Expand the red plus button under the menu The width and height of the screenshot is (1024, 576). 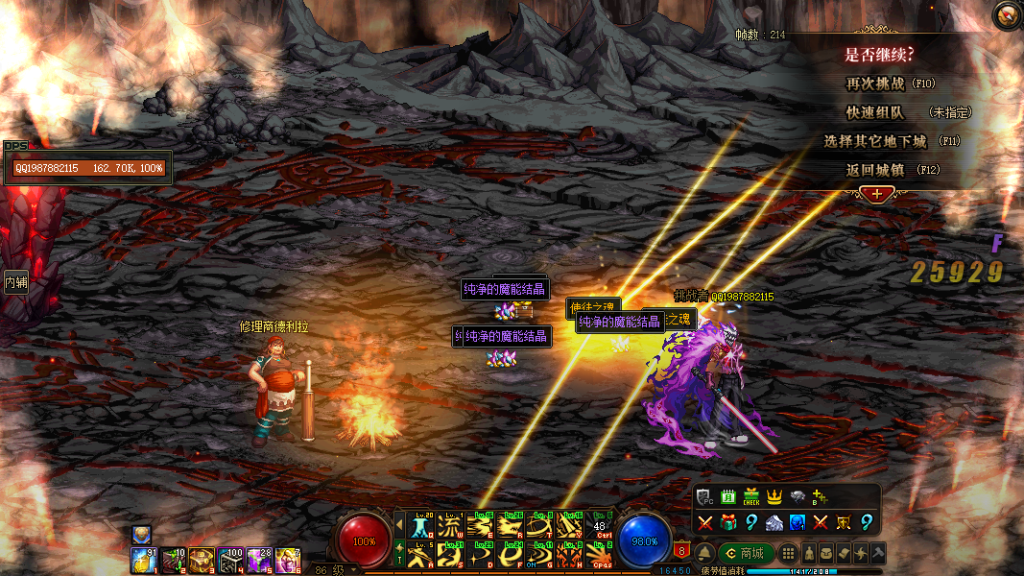tap(876, 194)
